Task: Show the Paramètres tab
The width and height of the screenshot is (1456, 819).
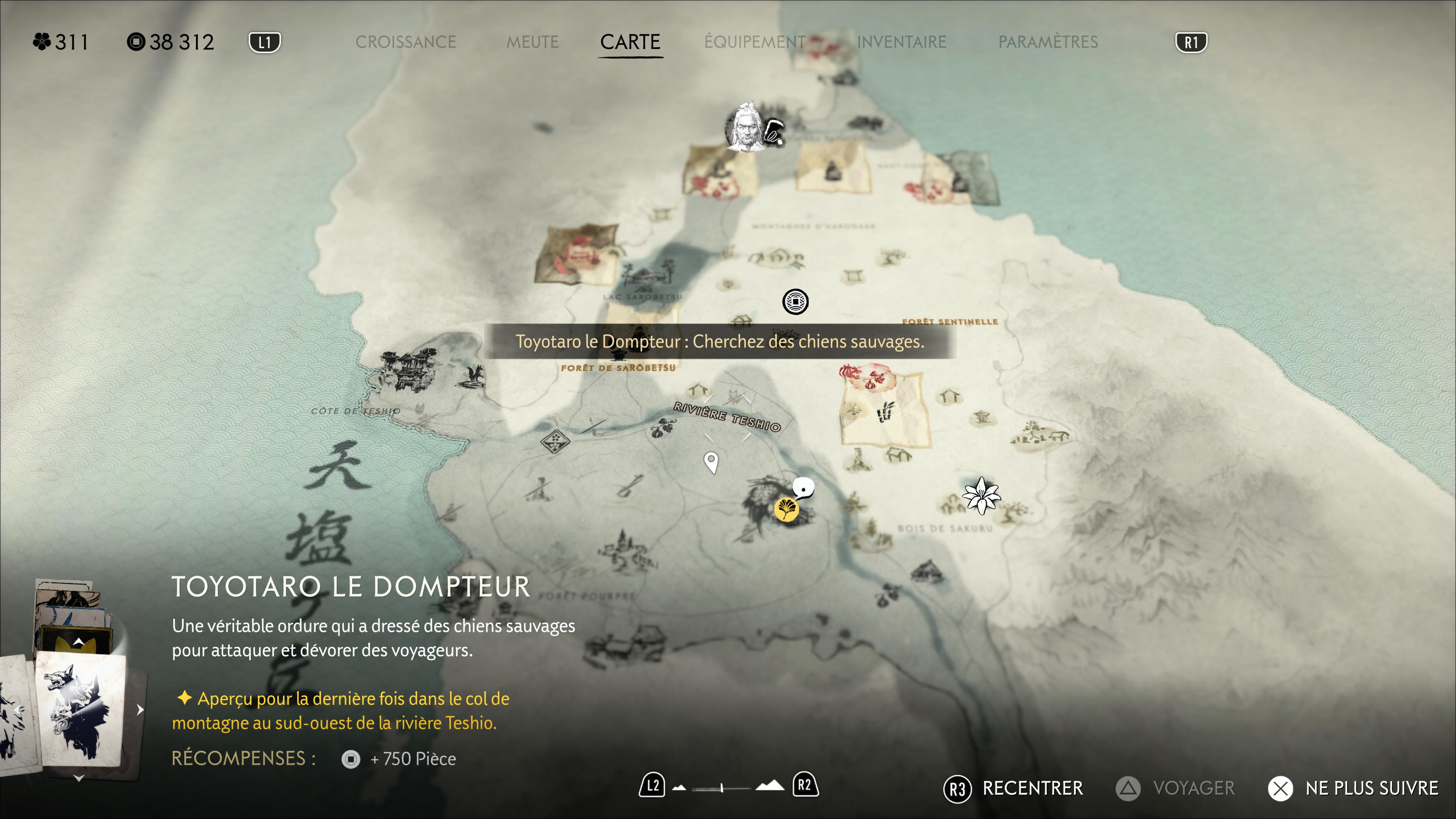Action: pyautogui.click(x=1048, y=42)
